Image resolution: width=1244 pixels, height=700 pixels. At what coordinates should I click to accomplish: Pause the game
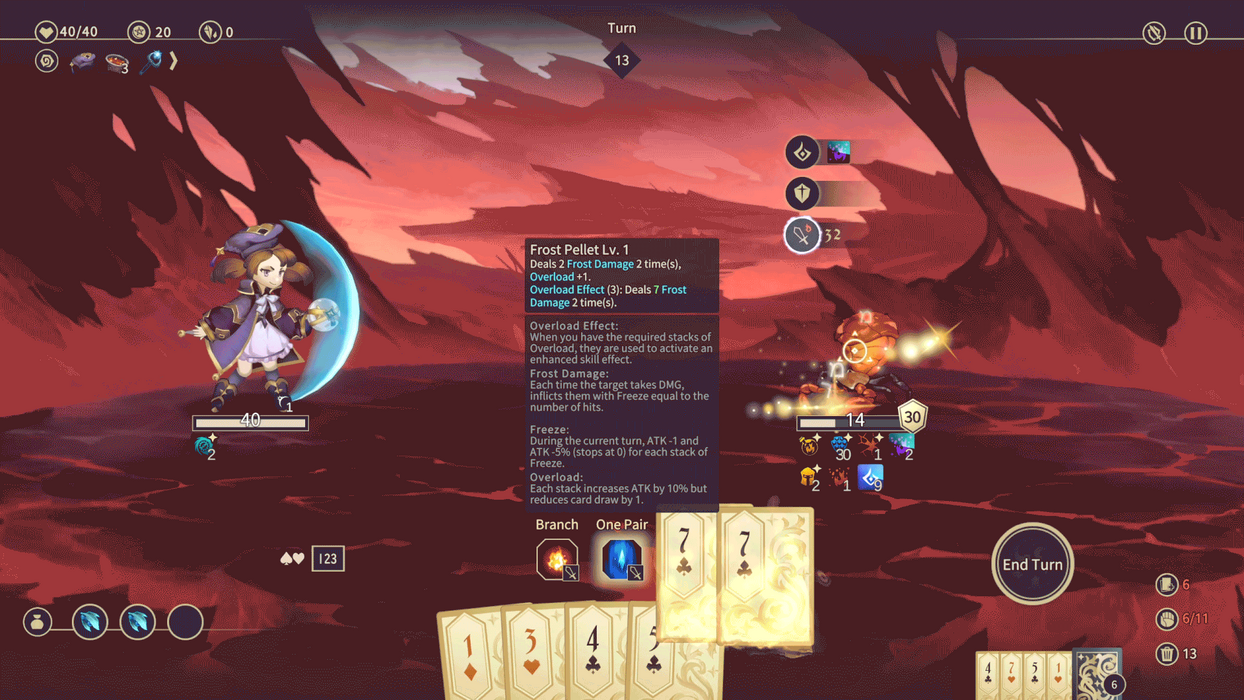(1195, 33)
